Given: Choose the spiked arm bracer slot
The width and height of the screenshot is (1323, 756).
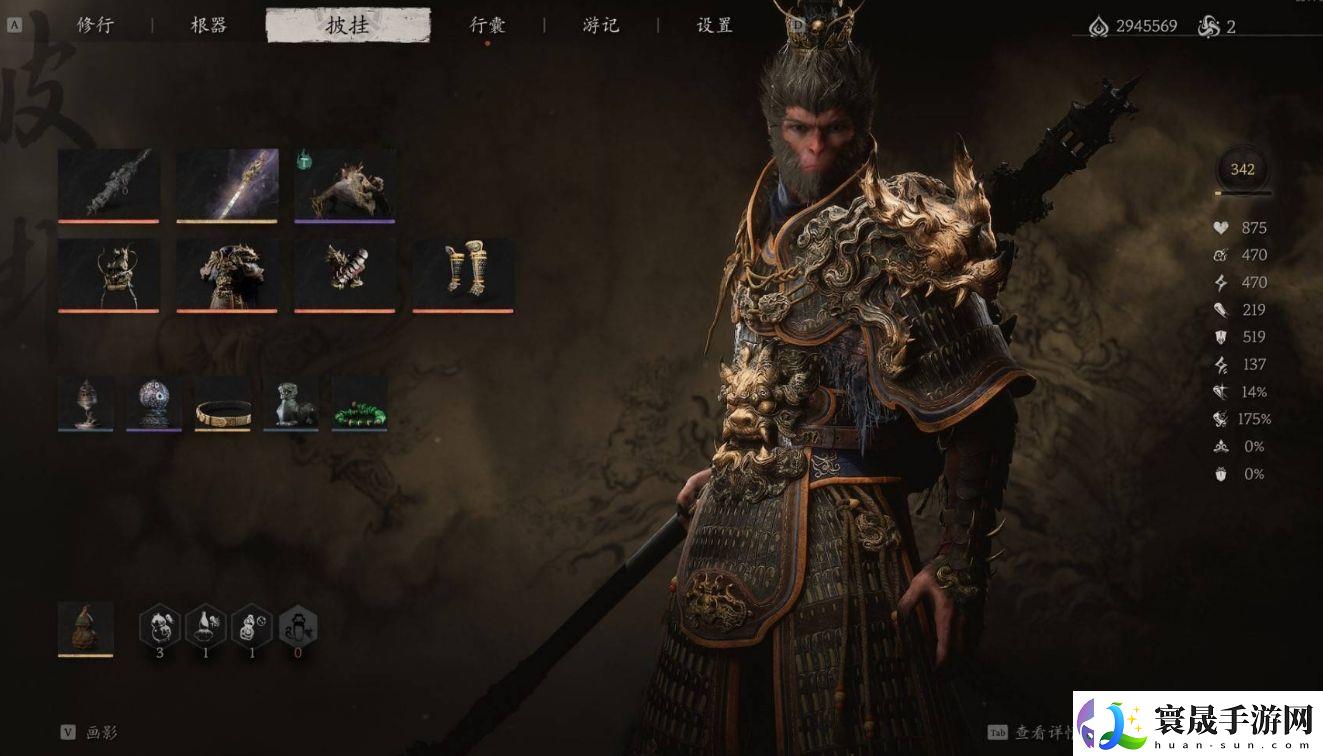Looking at the screenshot, I should pos(345,274).
